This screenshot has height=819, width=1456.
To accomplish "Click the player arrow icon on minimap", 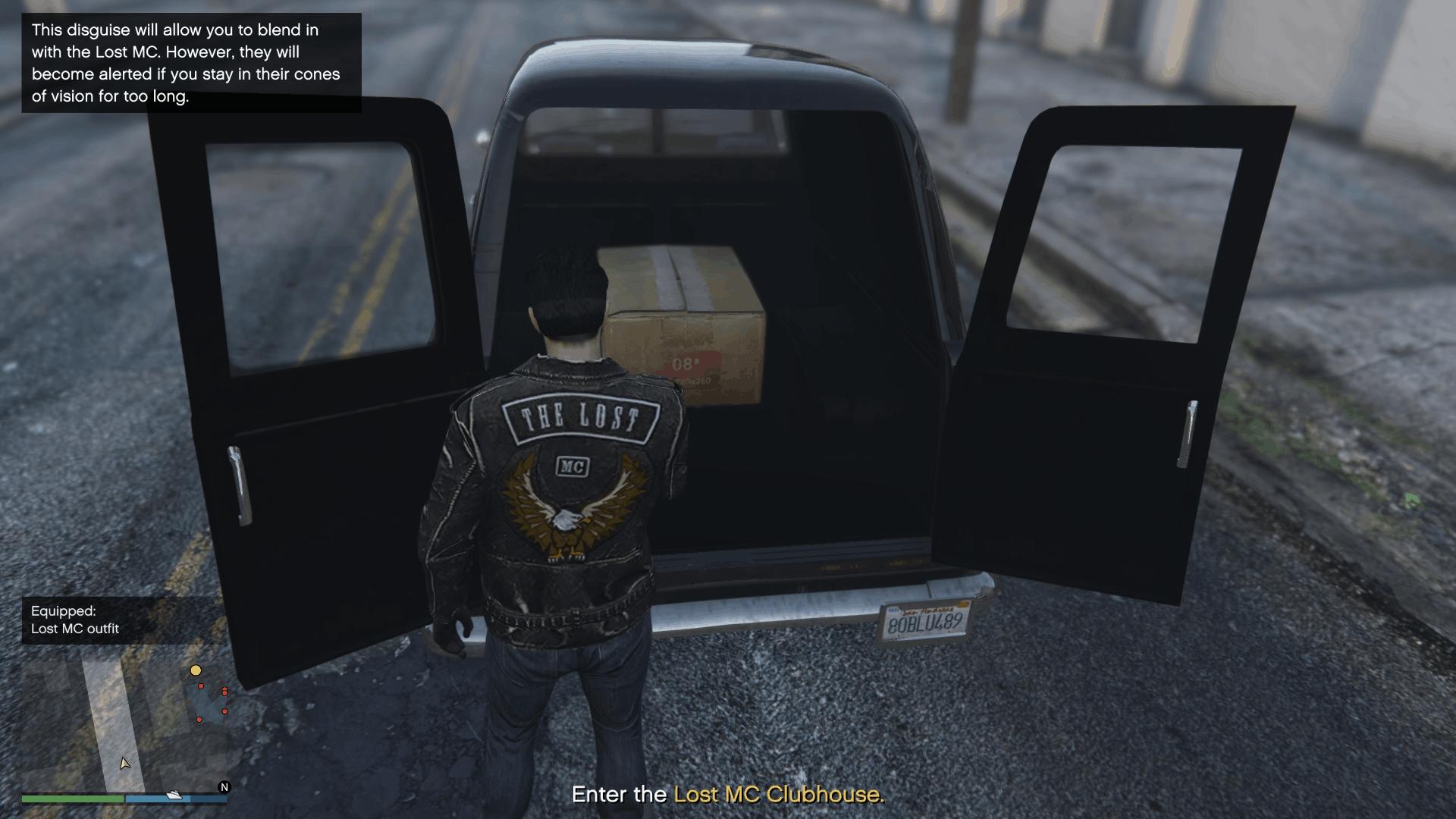I will [125, 764].
